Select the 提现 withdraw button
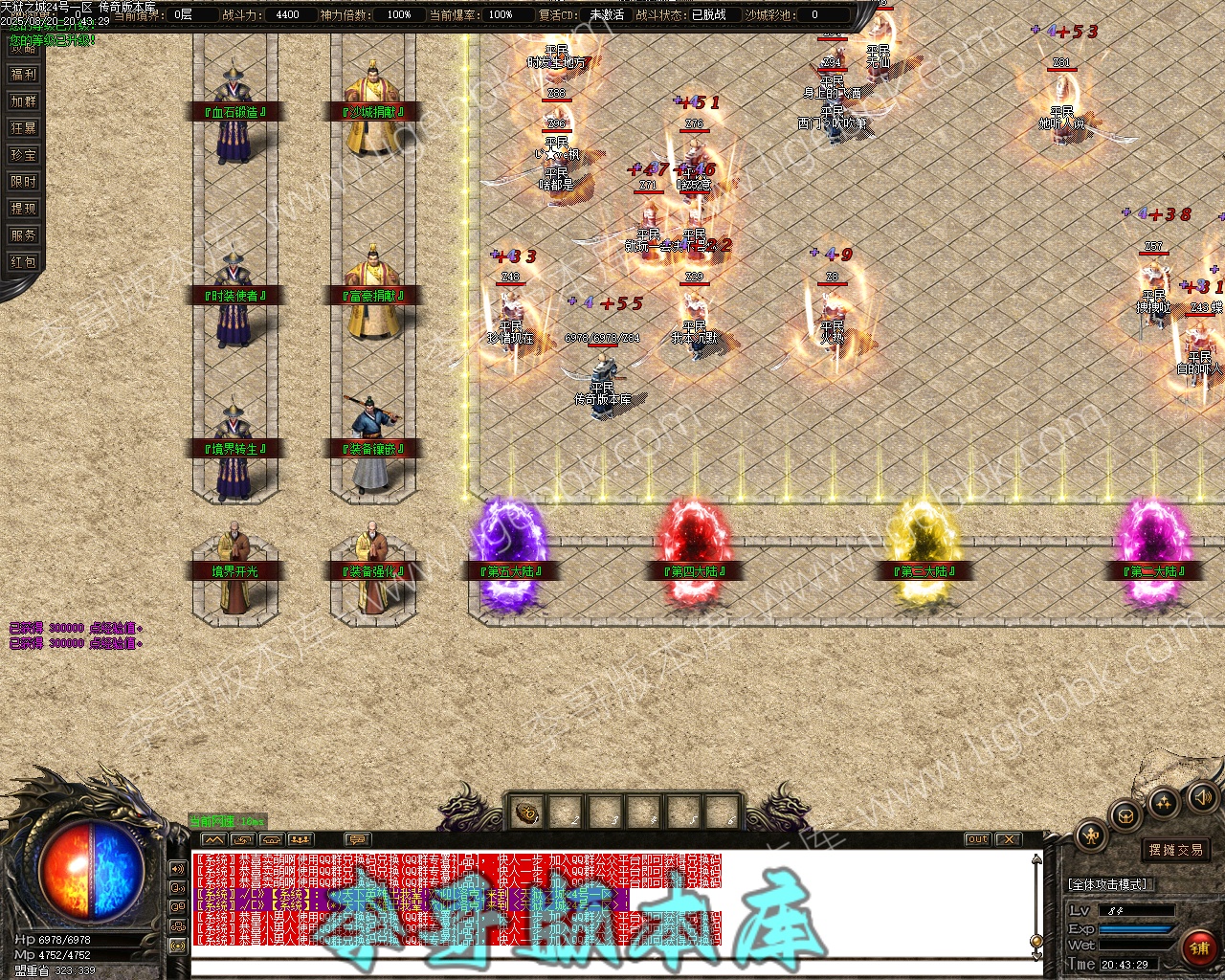Image resolution: width=1225 pixels, height=980 pixels. point(23,208)
